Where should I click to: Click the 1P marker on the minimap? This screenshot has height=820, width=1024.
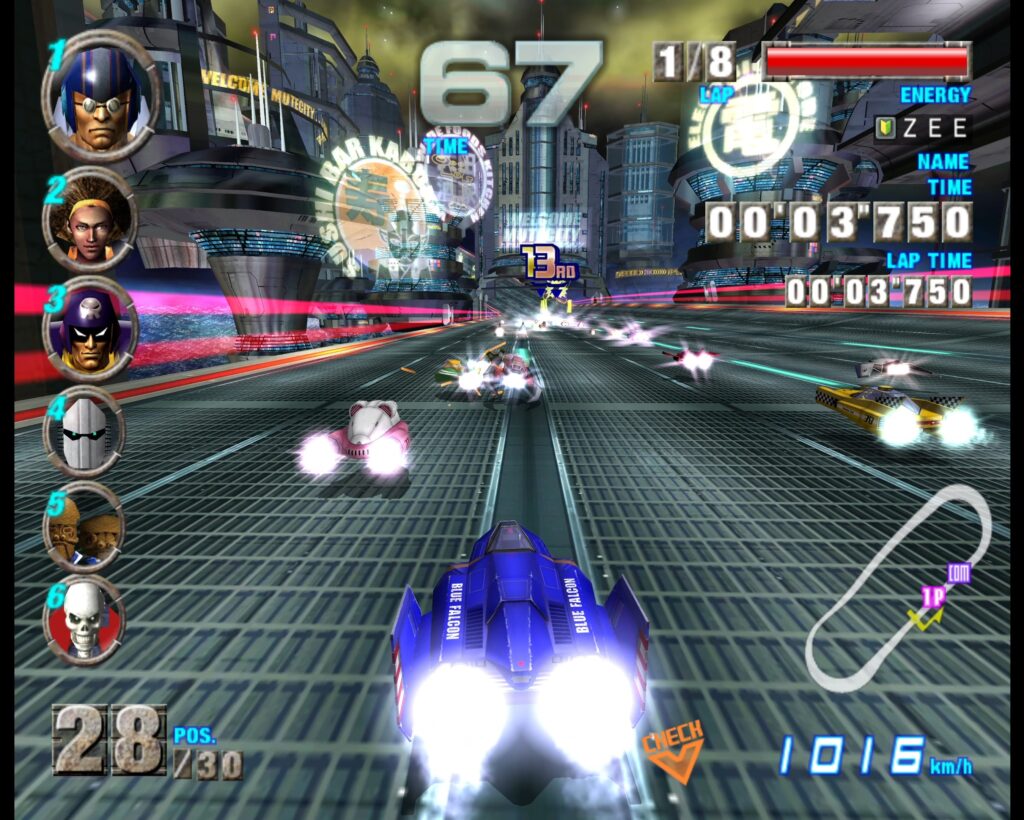click(x=933, y=597)
